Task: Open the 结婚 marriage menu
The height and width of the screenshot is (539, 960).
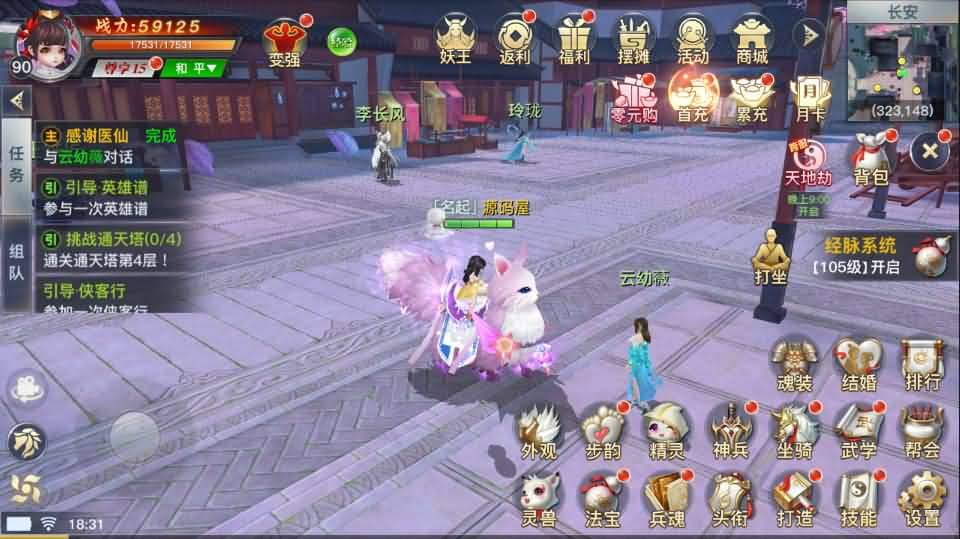Action: (857, 364)
